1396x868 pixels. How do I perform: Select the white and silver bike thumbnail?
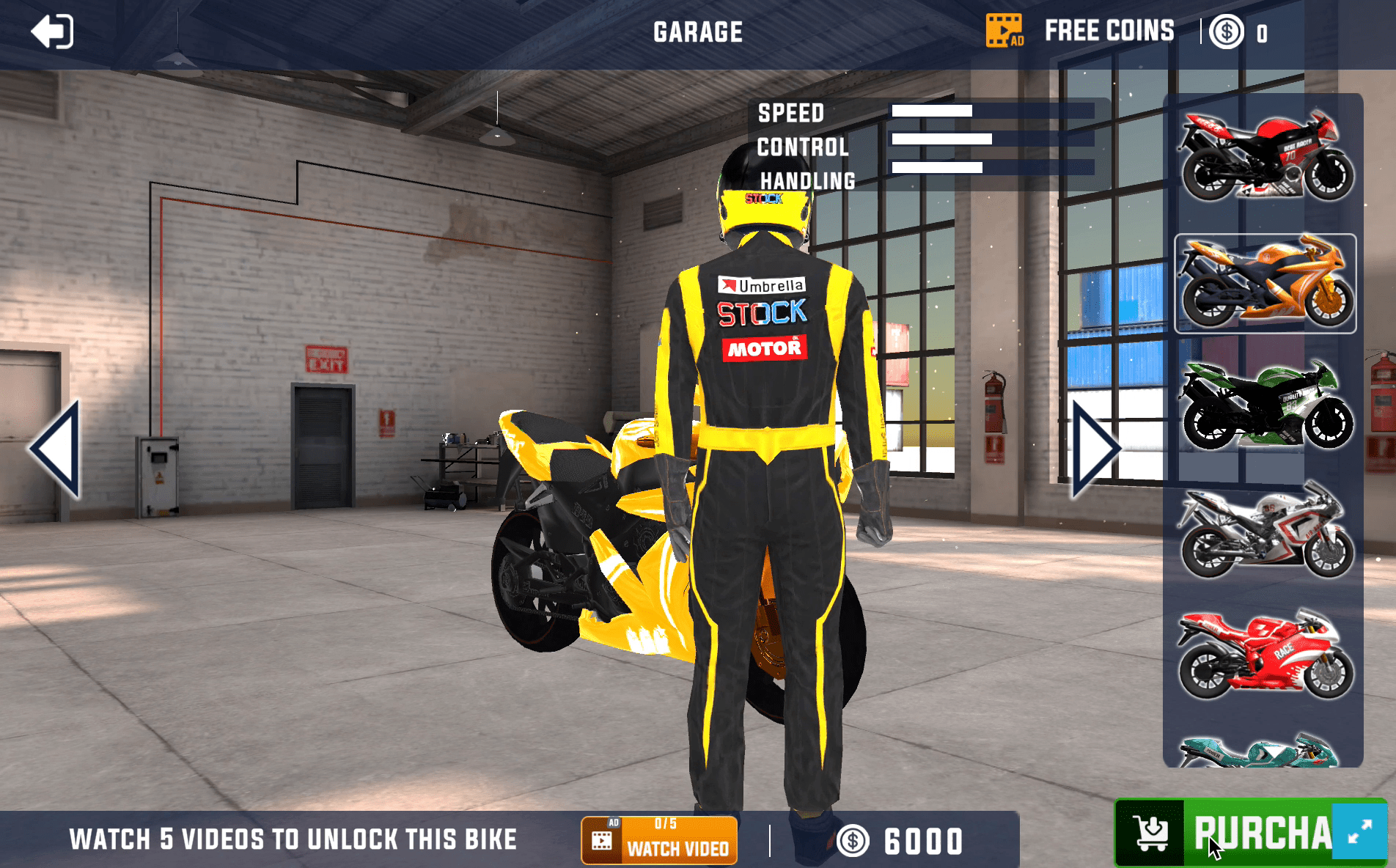1265,529
